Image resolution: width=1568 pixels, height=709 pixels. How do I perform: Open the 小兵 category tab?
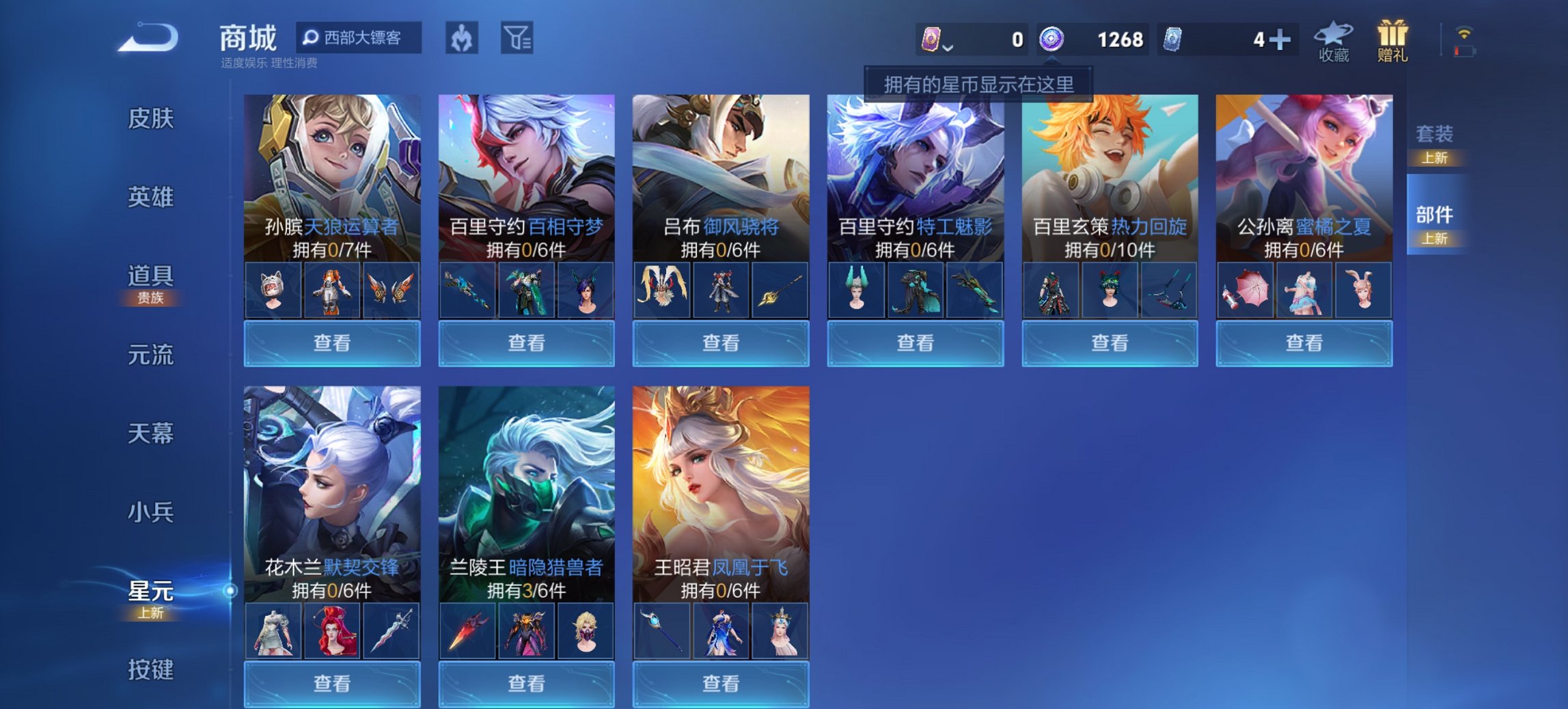tap(152, 511)
